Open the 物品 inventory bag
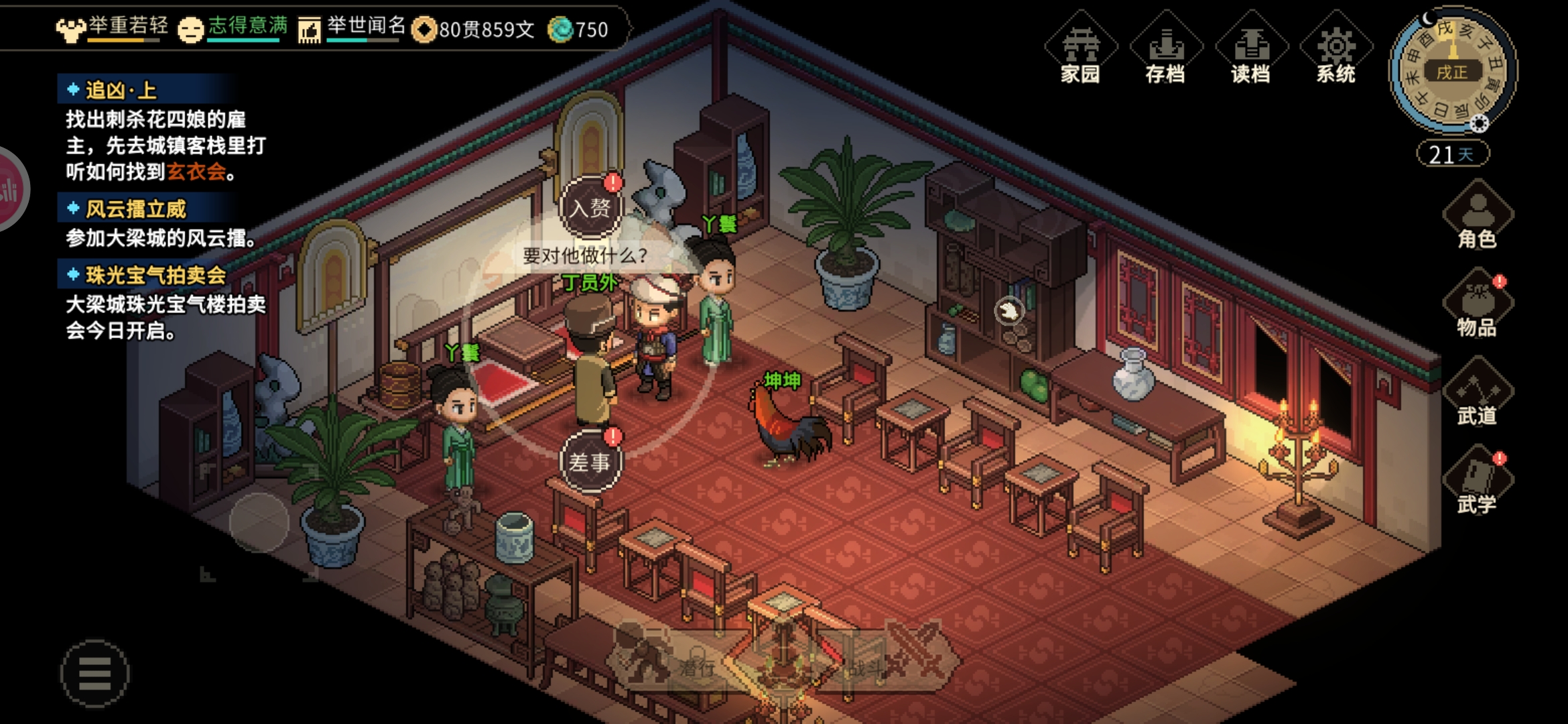Image resolution: width=1568 pixels, height=724 pixels. (x=1477, y=304)
